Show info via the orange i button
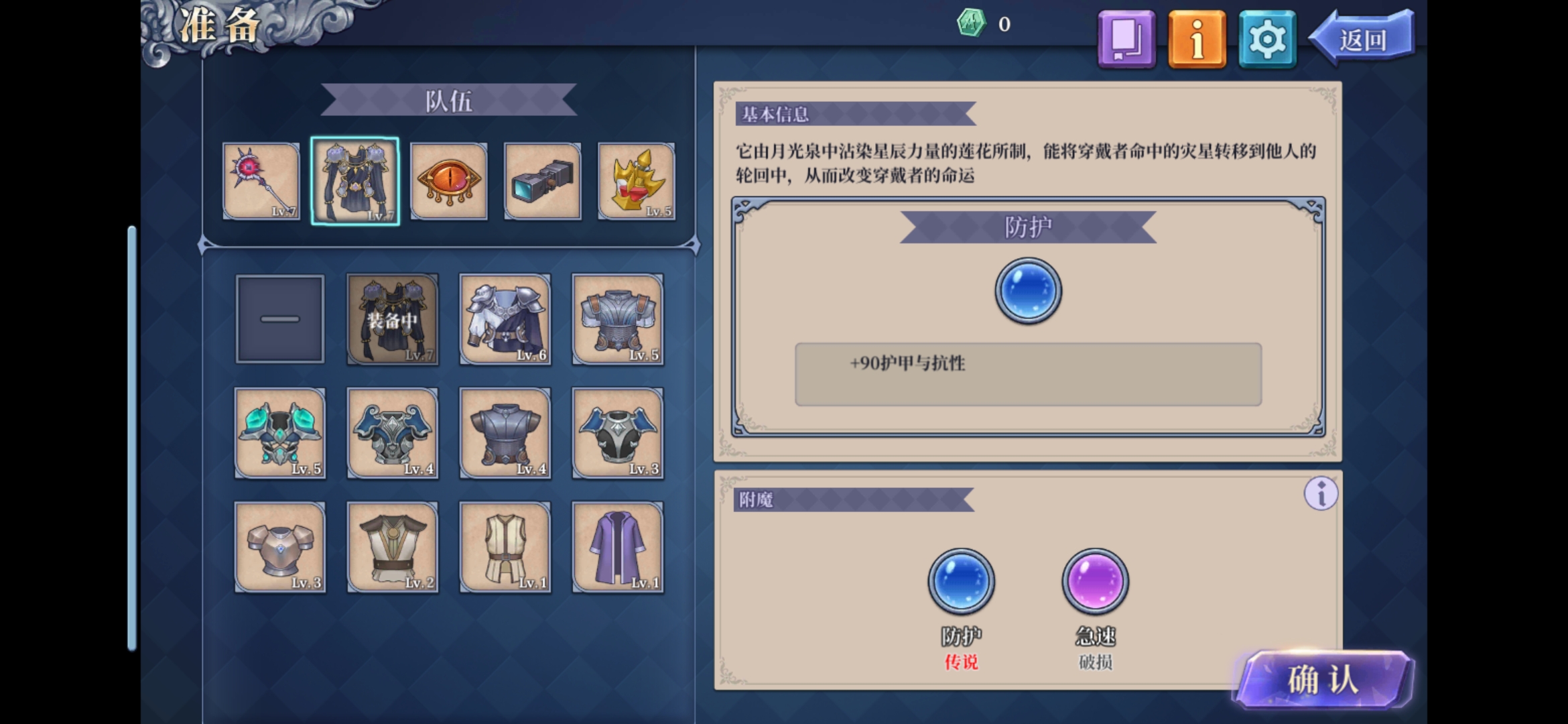The width and height of the screenshot is (1568, 724). tap(1197, 39)
